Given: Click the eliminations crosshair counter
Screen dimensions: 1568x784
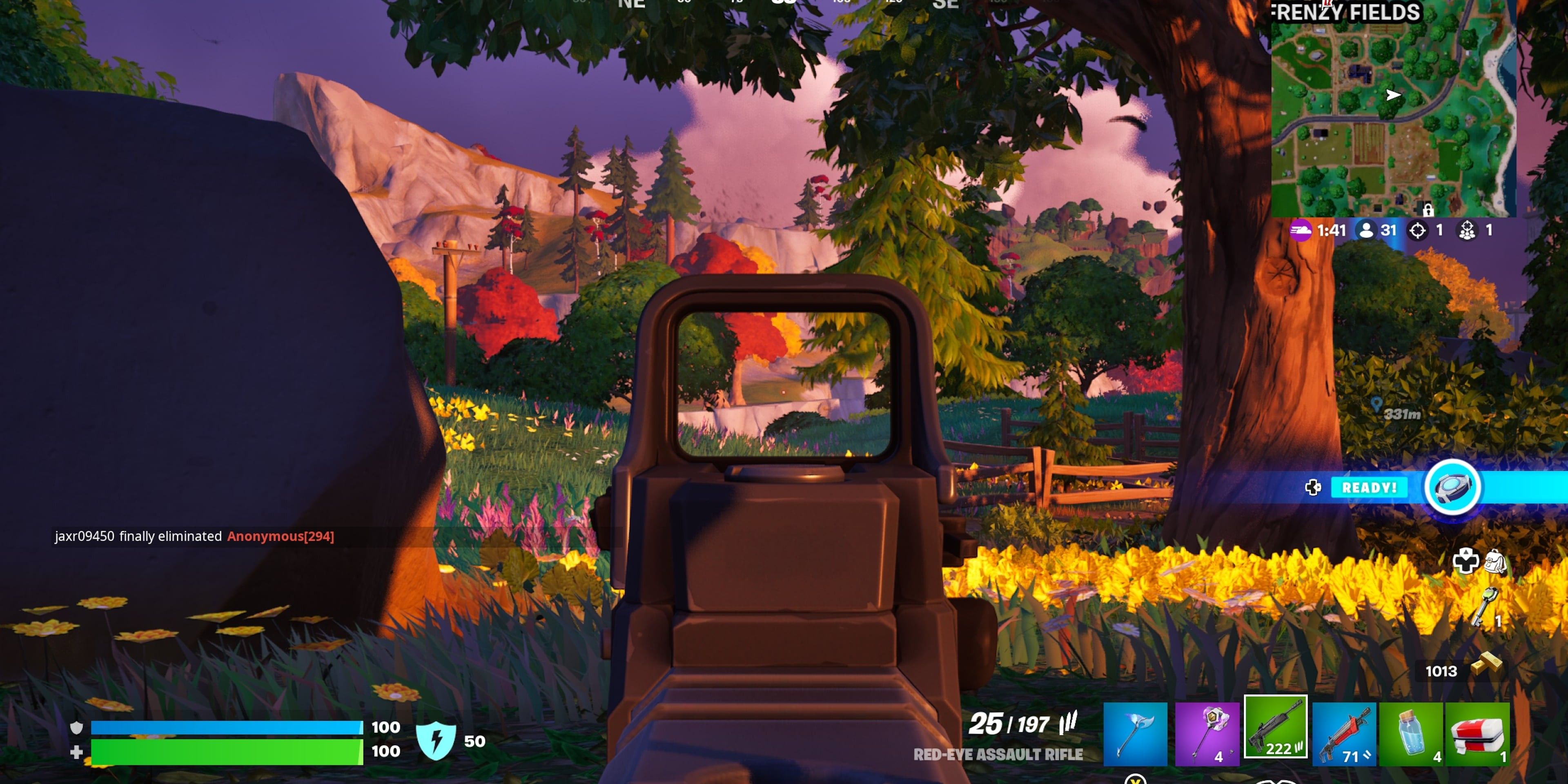Looking at the screenshot, I should (x=1418, y=231).
